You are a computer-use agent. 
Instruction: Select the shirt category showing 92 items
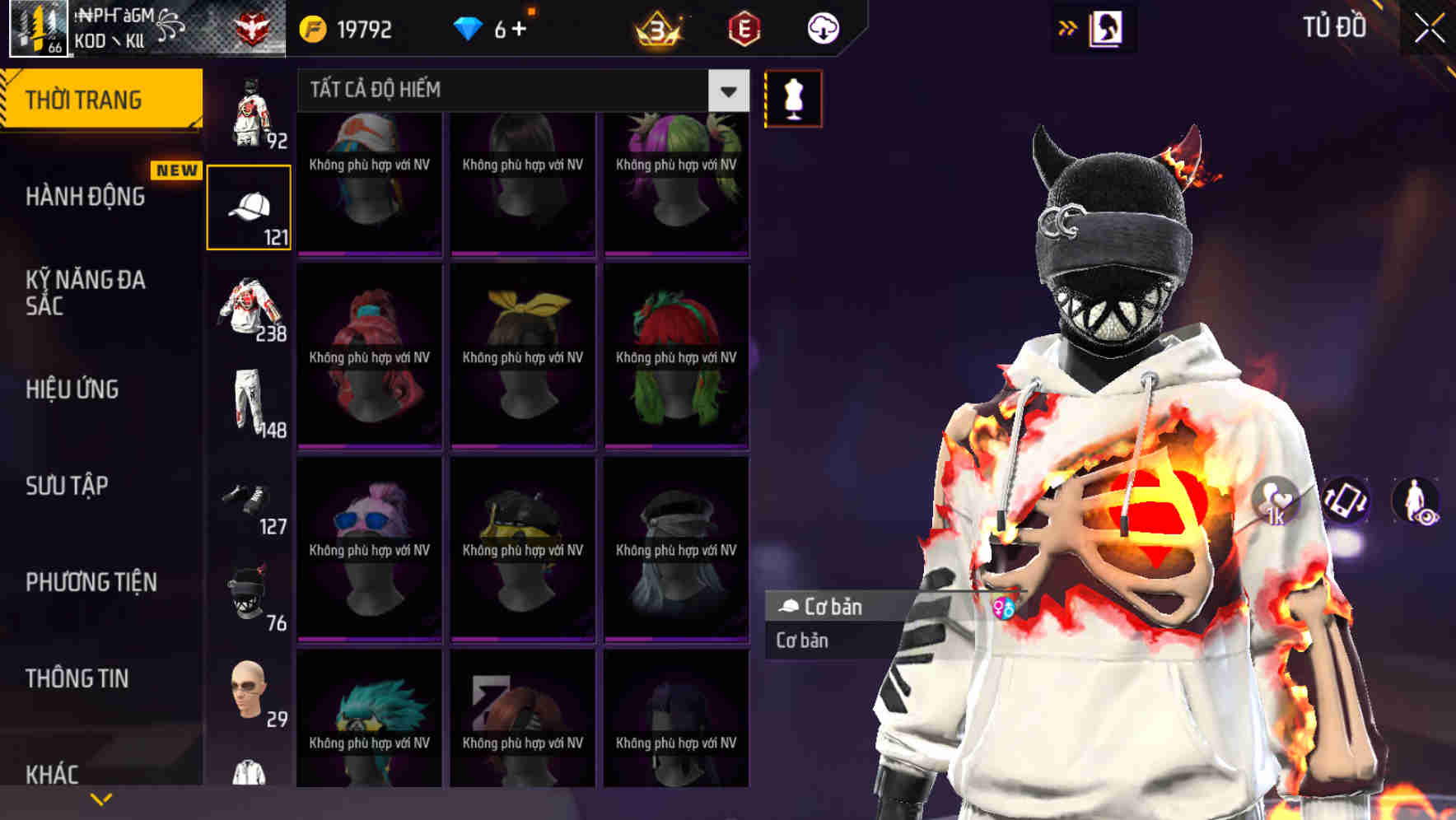coord(250,111)
